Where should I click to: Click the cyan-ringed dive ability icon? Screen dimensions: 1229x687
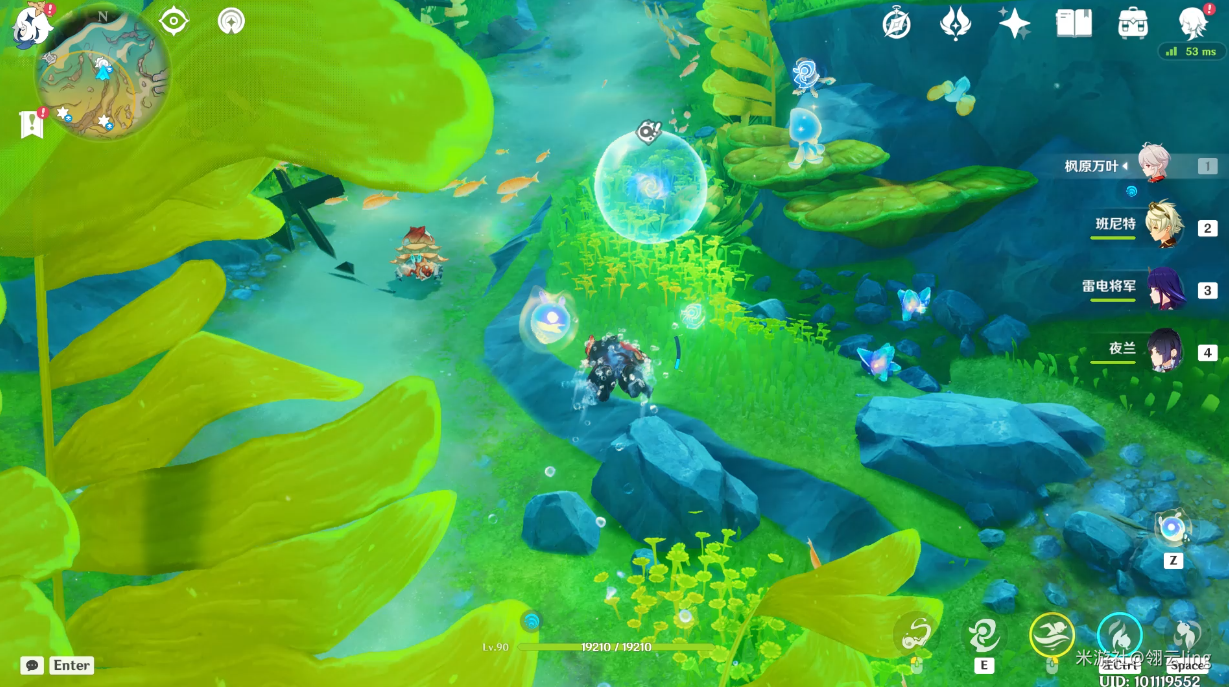[1119, 634]
